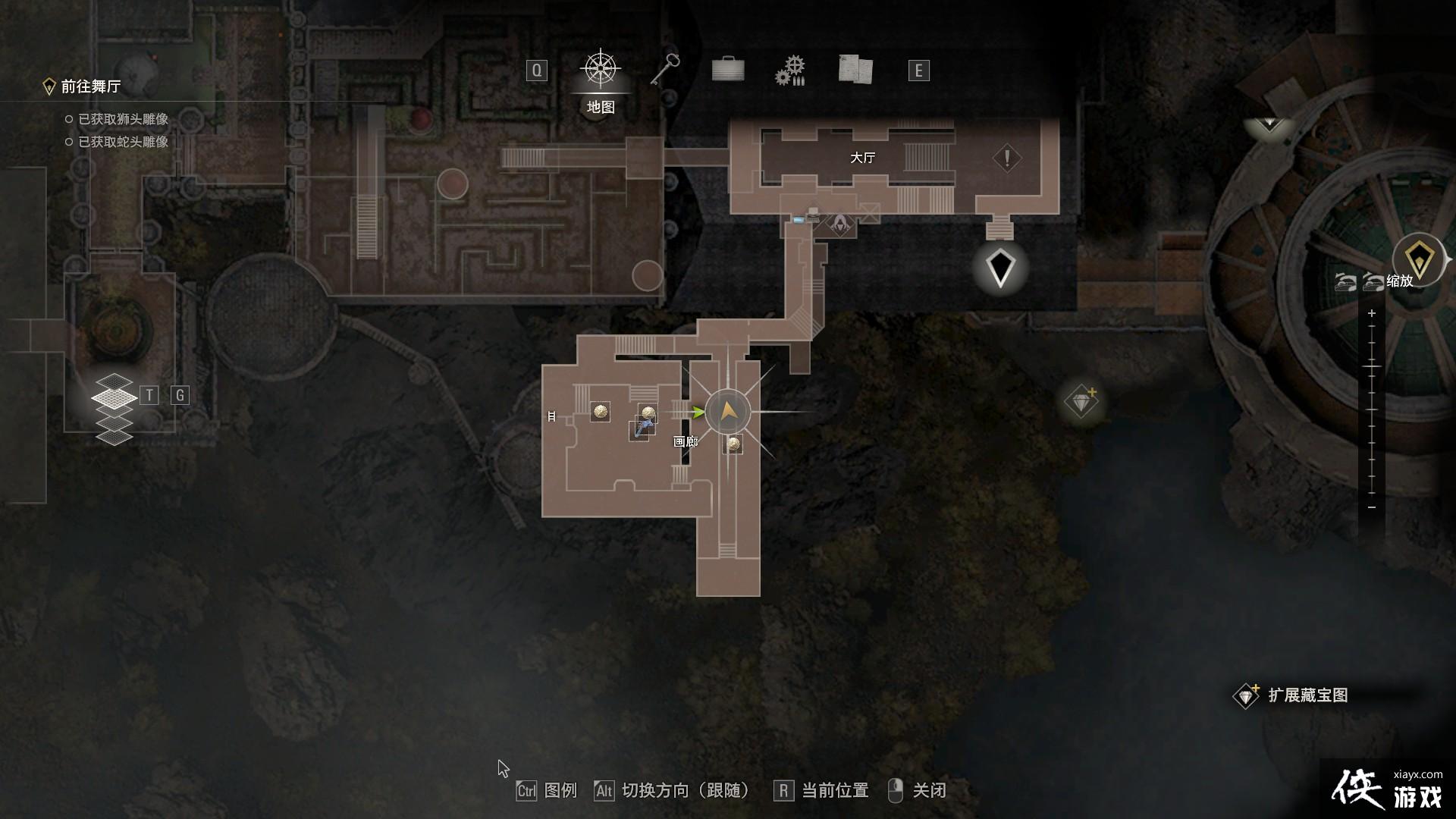Open the attaché case inventory tab

click(x=727, y=70)
